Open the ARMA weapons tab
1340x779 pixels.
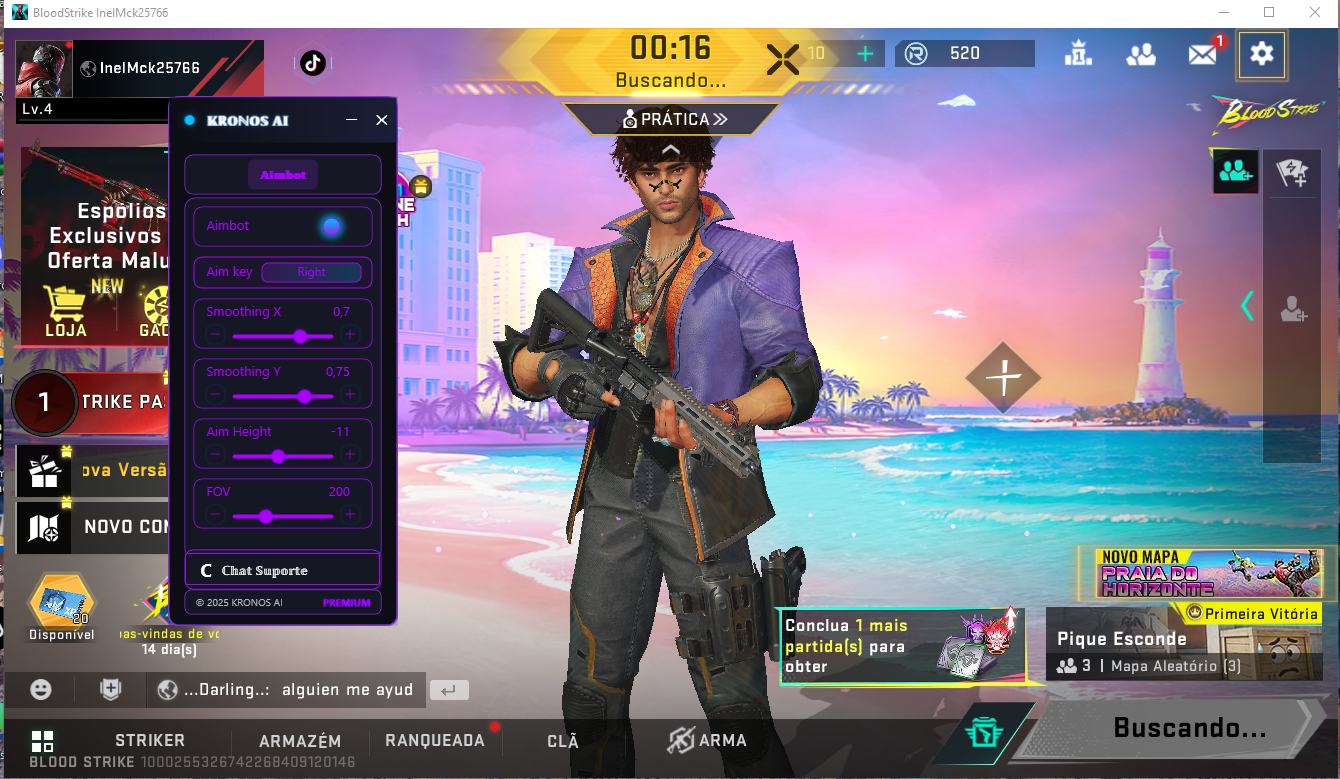coord(708,741)
